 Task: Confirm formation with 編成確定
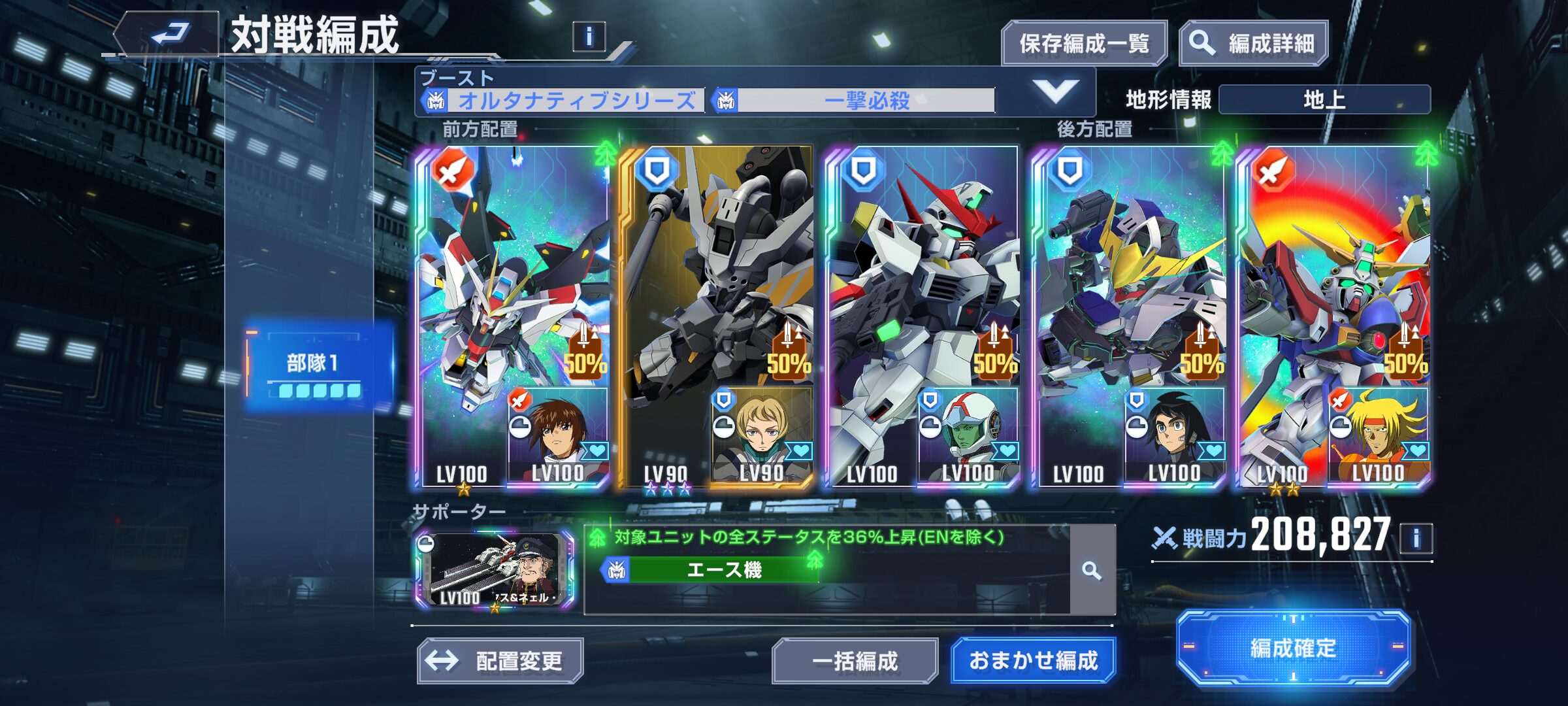click(x=1293, y=648)
